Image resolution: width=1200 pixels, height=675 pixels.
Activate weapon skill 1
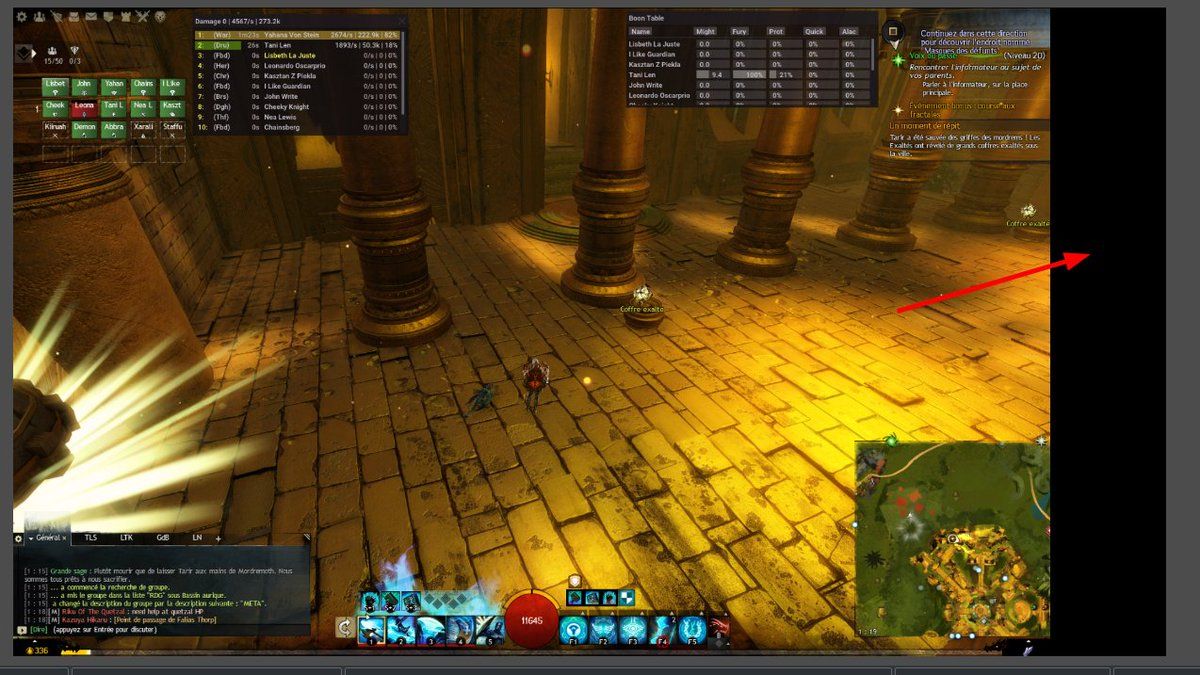(371, 629)
